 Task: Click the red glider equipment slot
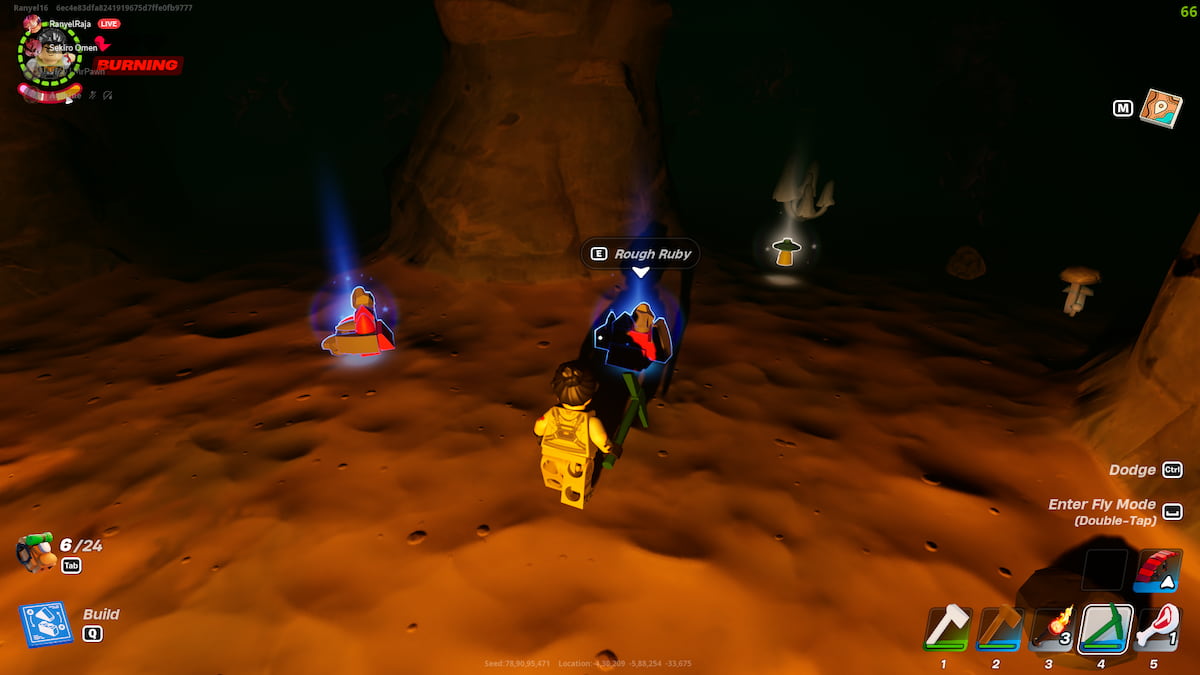coord(1160,569)
